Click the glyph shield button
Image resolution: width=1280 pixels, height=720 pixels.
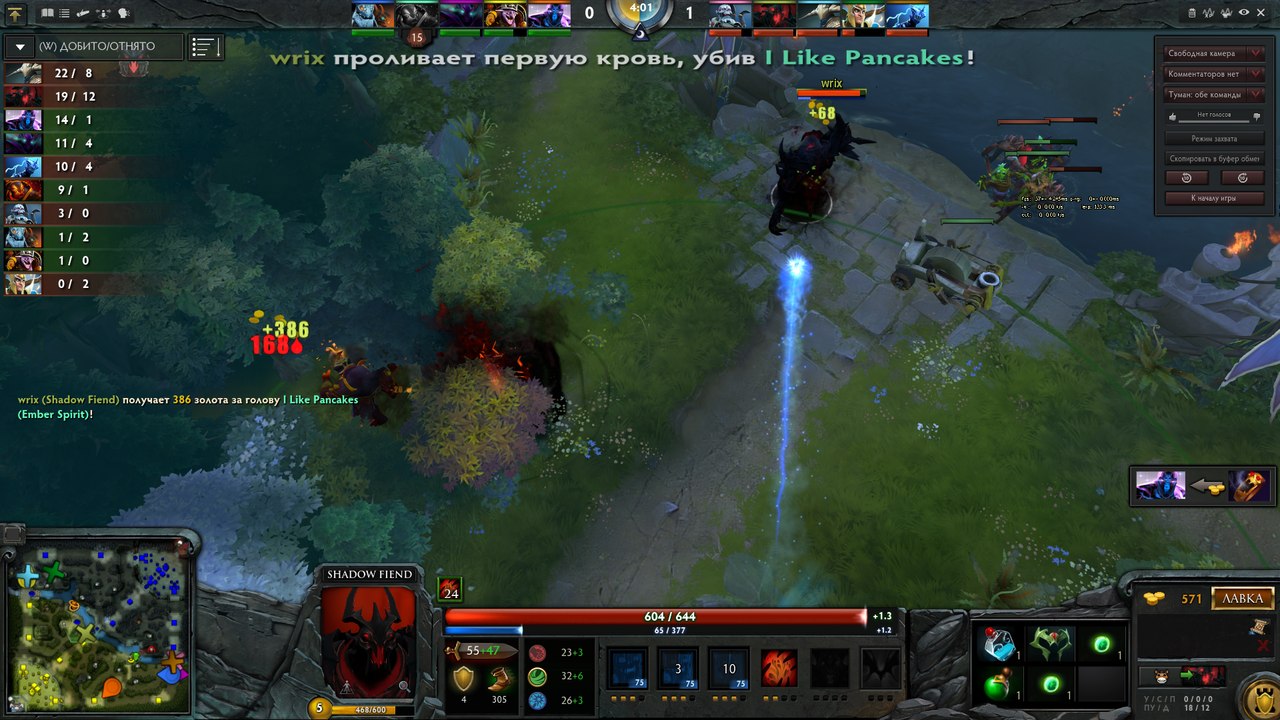[1256, 697]
